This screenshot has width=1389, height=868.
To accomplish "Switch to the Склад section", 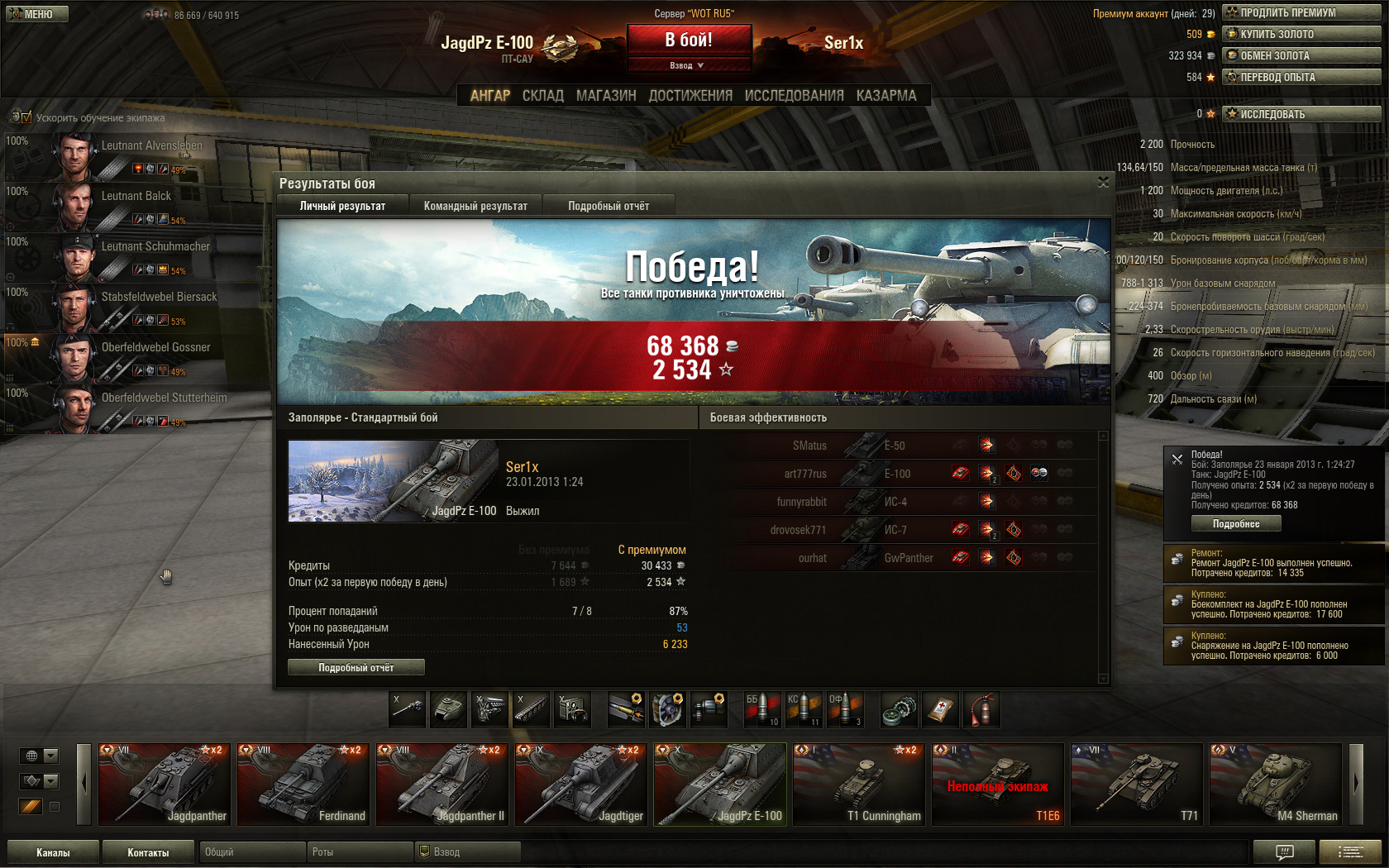I will click(x=542, y=96).
